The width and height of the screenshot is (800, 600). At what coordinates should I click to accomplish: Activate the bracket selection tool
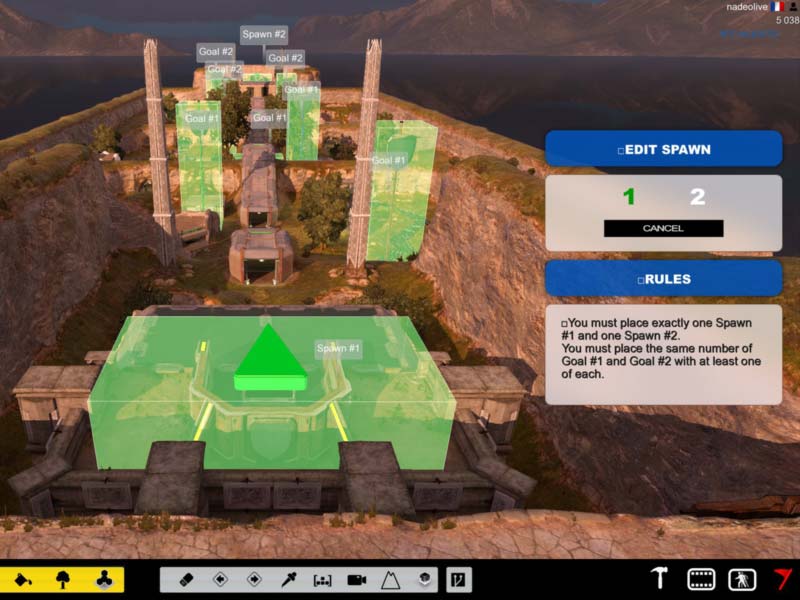[x=322, y=579]
